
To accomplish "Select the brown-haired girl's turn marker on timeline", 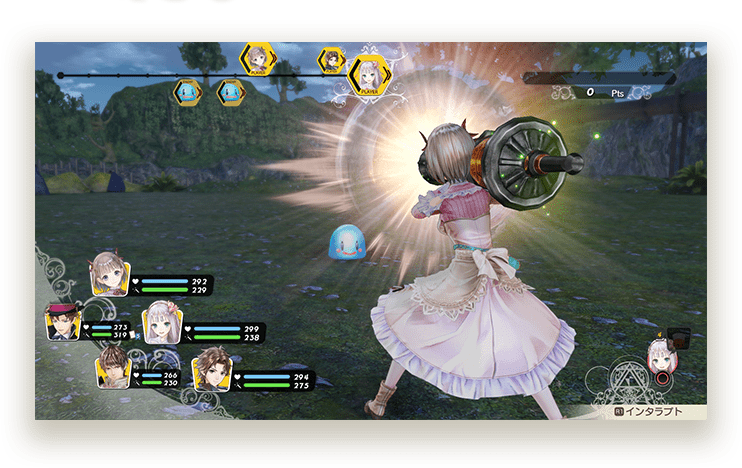I will click(x=258, y=57).
